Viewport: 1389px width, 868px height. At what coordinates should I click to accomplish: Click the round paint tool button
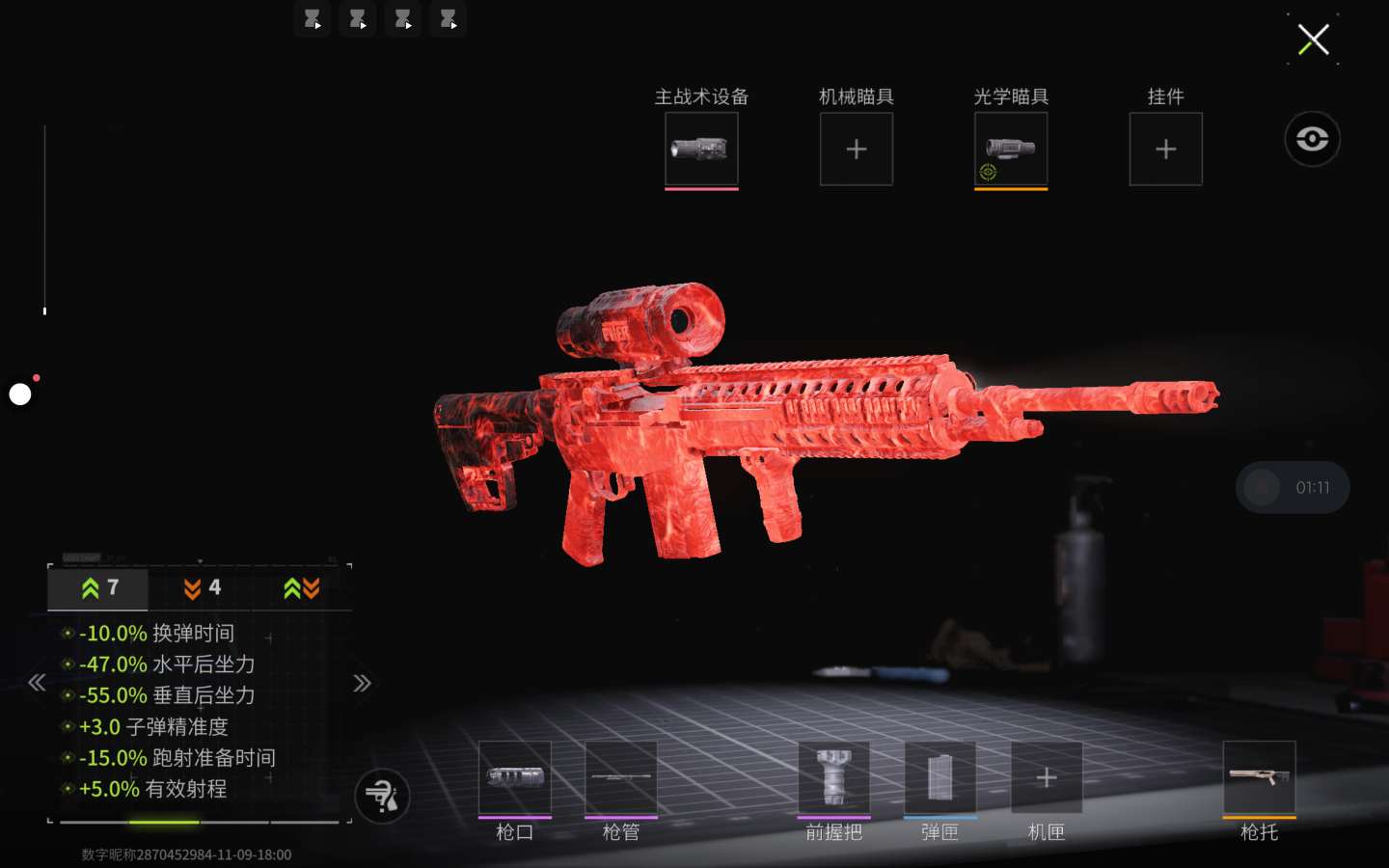tap(382, 797)
